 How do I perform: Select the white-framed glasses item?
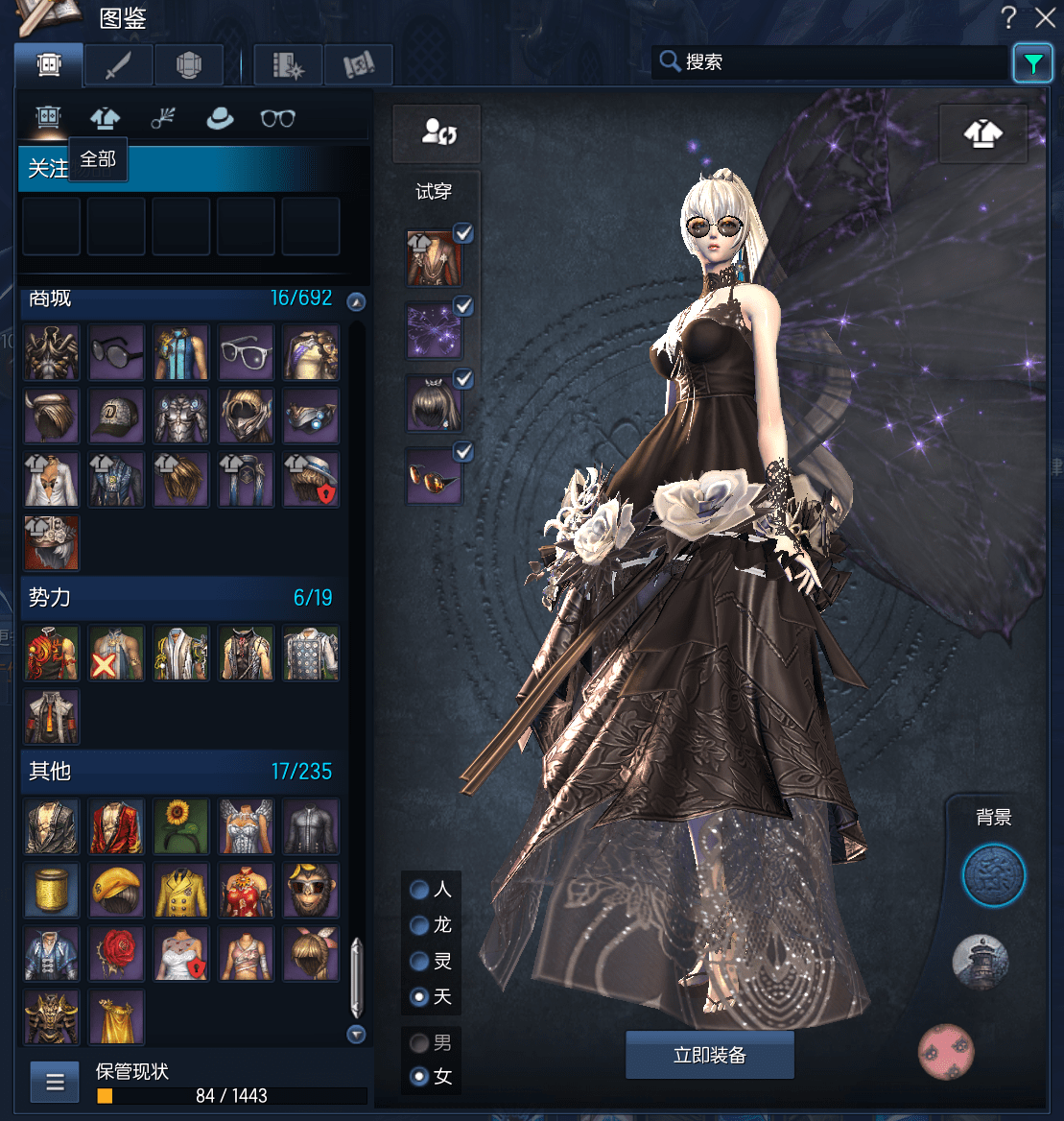(x=247, y=352)
